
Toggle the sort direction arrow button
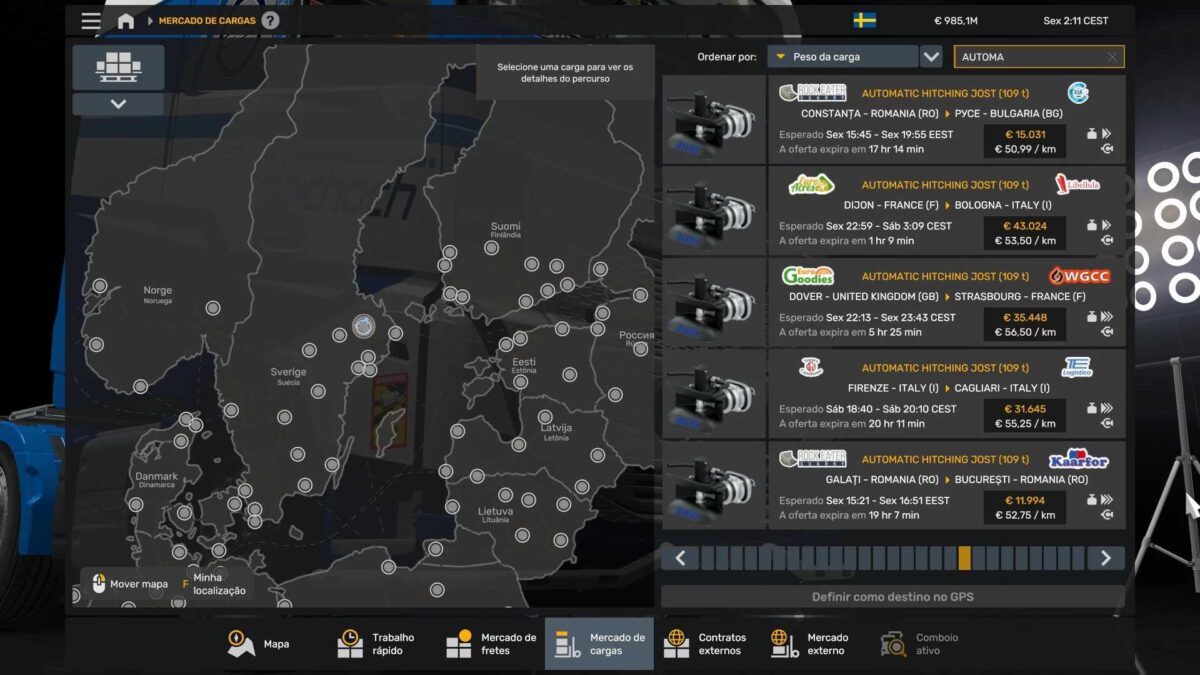pyautogui.click(x=931, y=57)
